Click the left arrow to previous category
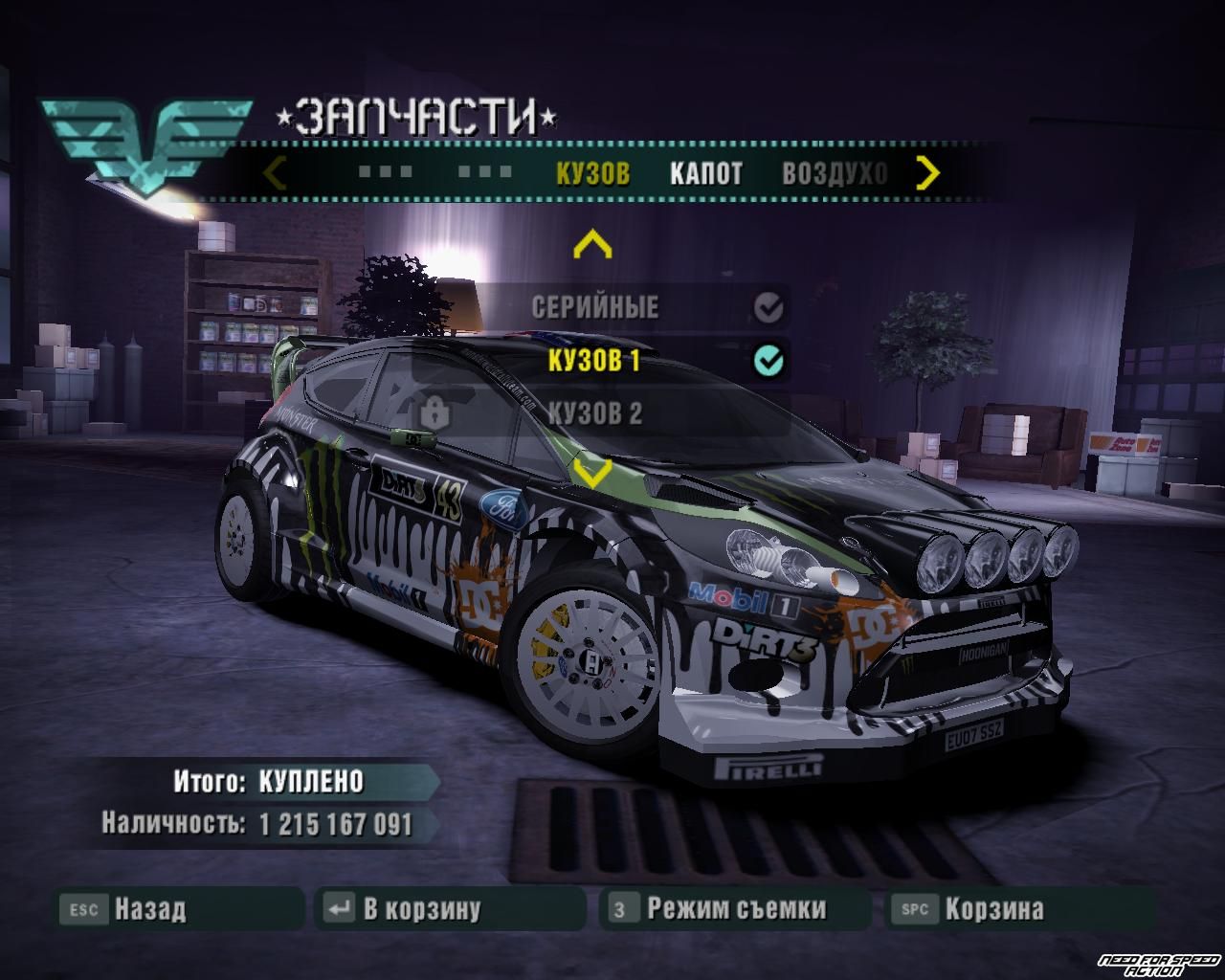The height and width of the screenshot is (980, 1225). point(275,173)
